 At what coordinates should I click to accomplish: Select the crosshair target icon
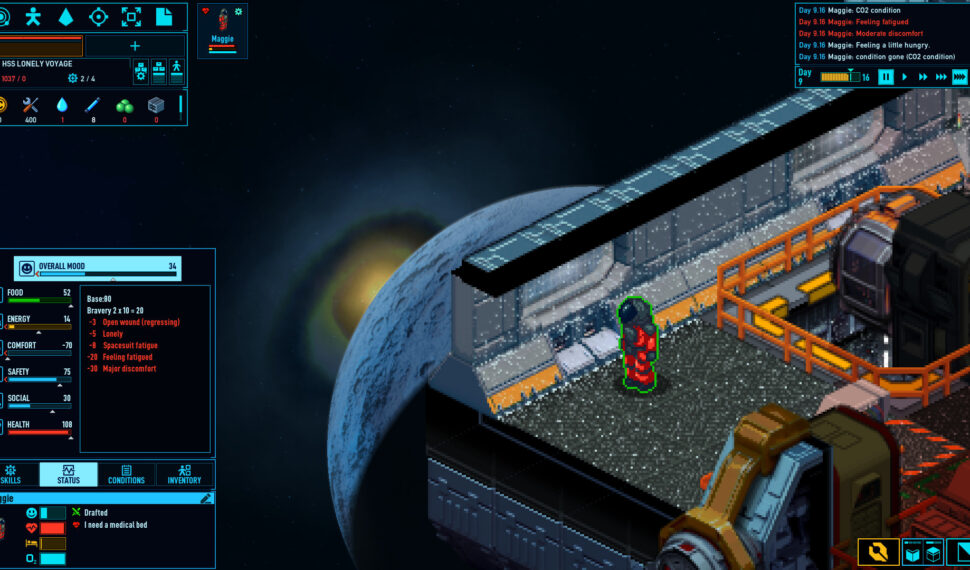pos(99,16)
